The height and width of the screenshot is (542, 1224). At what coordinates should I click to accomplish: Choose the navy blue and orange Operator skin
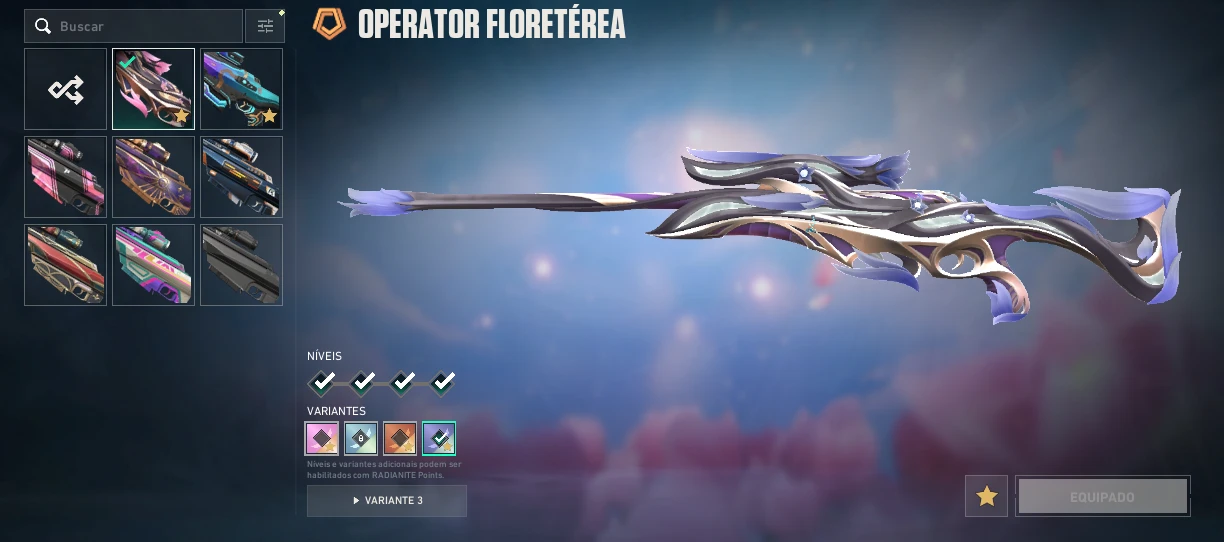(x=241, y=177)
